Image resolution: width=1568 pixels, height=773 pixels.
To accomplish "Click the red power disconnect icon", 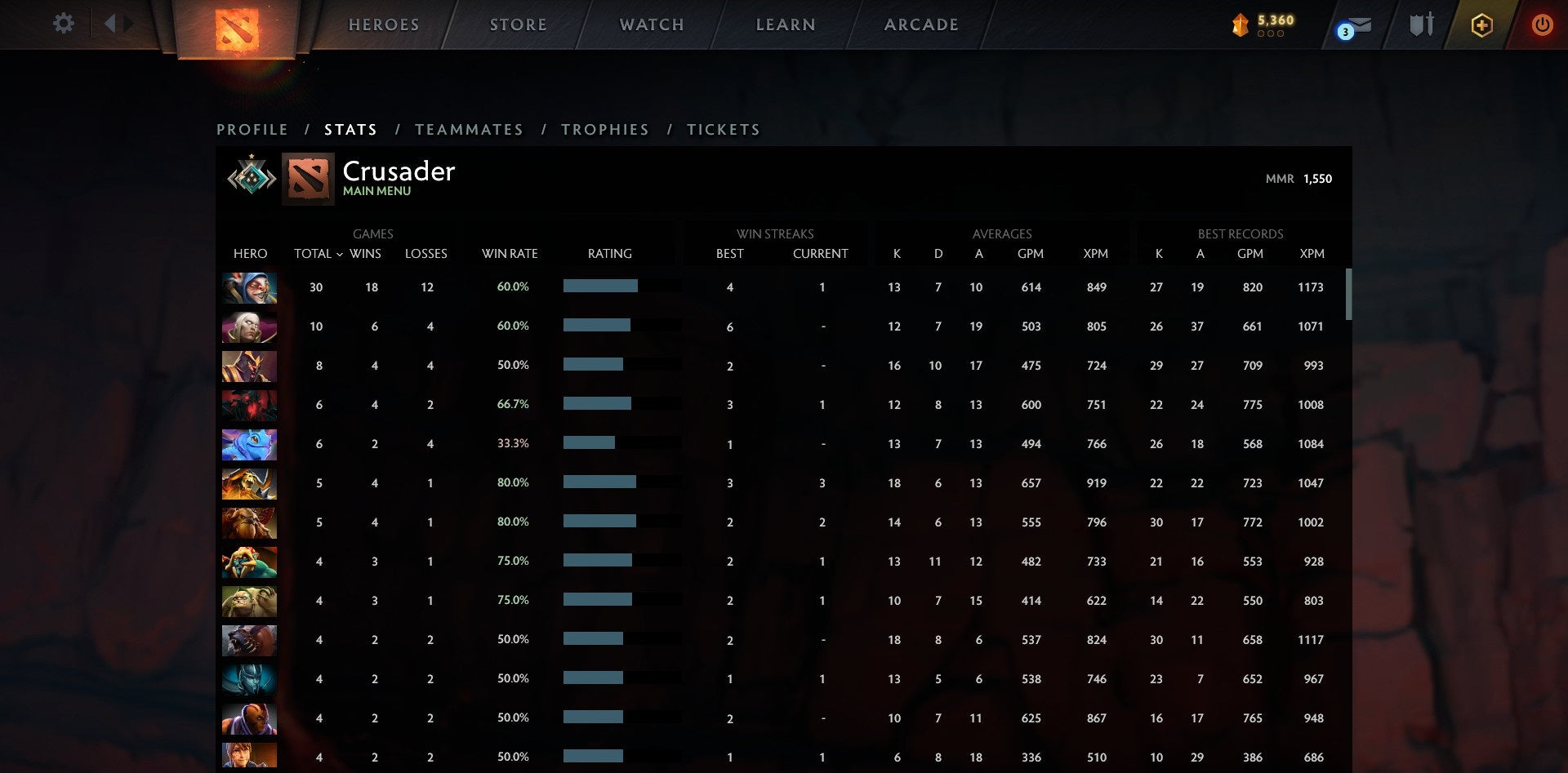I will click(1542, 25).
